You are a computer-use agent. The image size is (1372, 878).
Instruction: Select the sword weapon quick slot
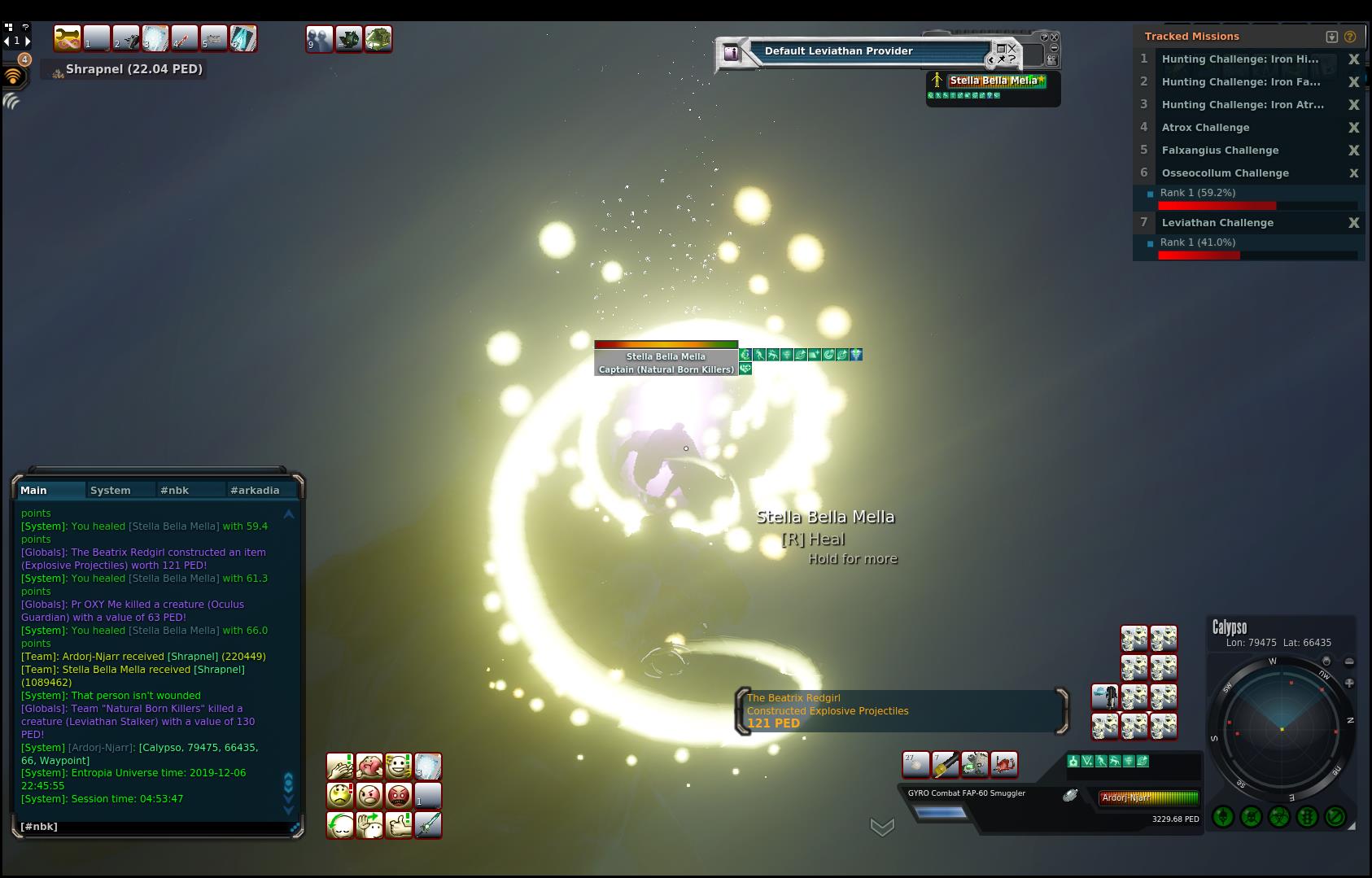pos(428,825)
